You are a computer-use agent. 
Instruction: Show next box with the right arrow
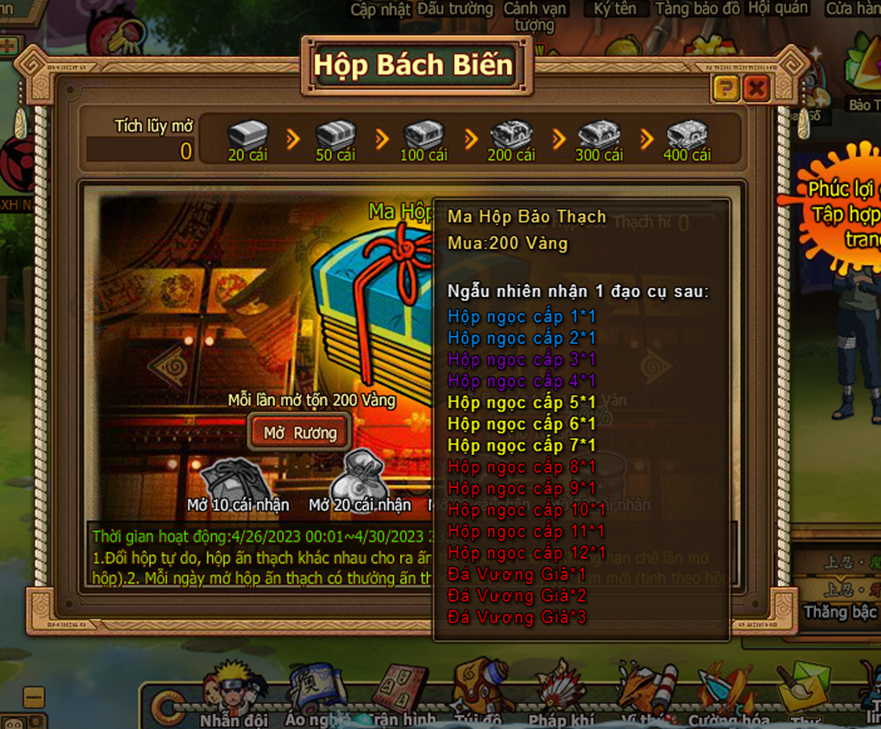pos(657,368)
